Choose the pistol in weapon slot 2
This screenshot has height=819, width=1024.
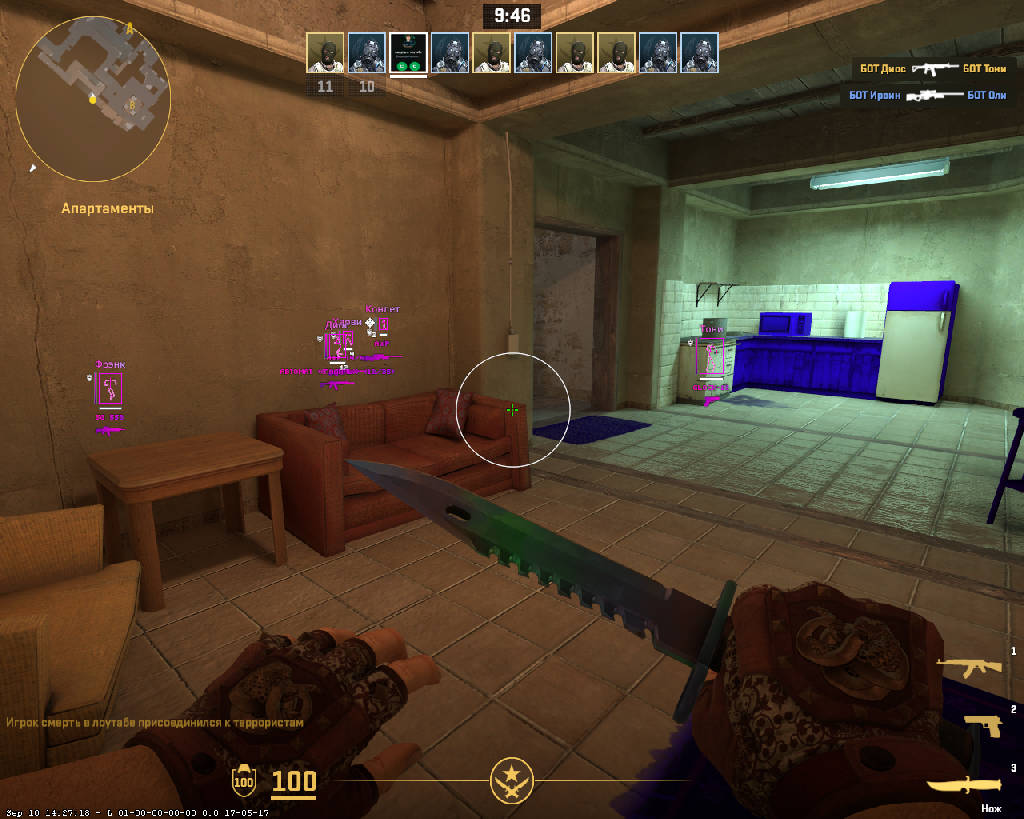coord(982,726)
